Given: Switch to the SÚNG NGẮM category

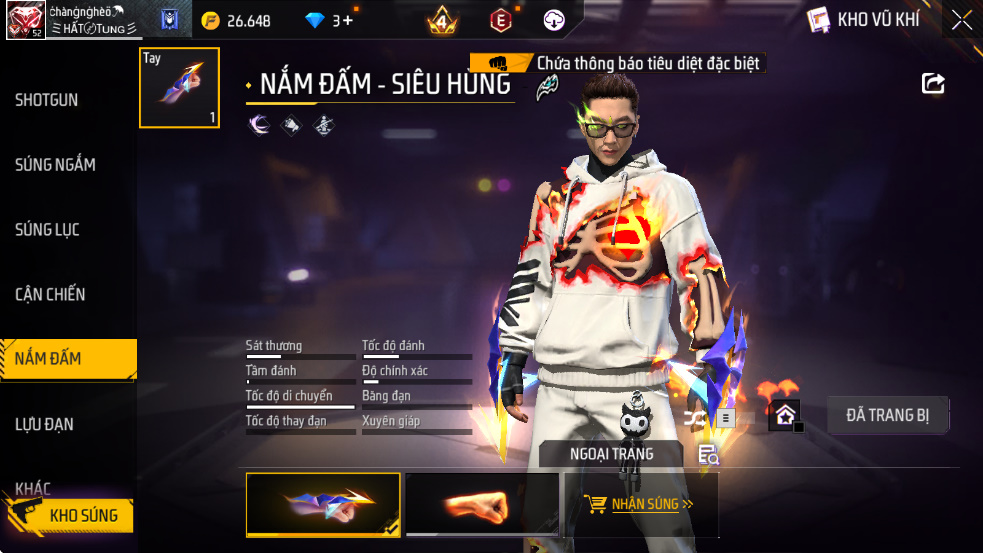Looking at the screenshot, I should pos(55,165).
